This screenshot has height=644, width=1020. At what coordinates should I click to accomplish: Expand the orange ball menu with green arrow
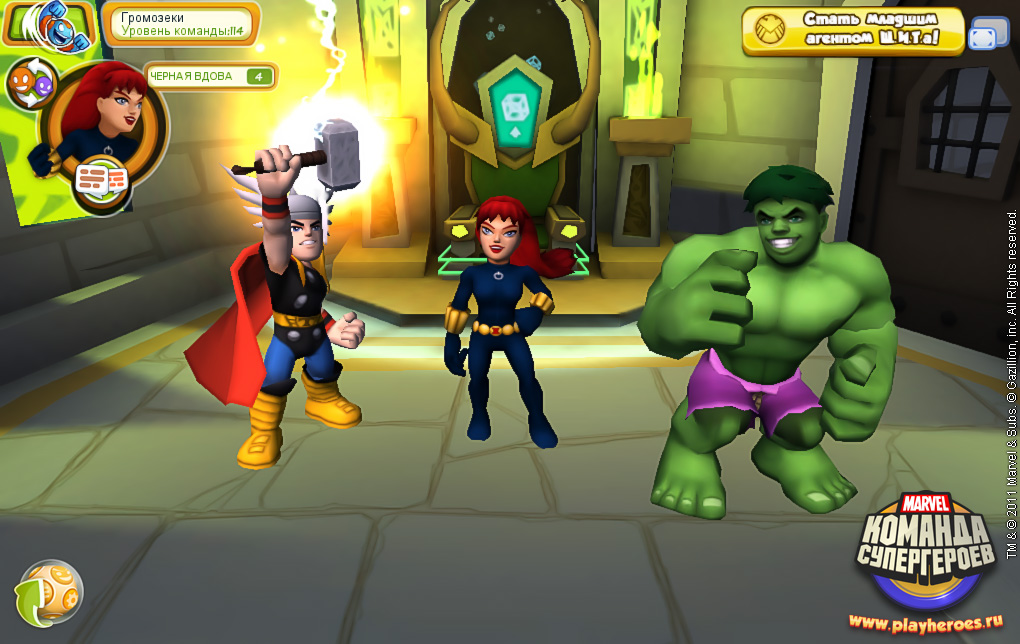click(48, 592)
